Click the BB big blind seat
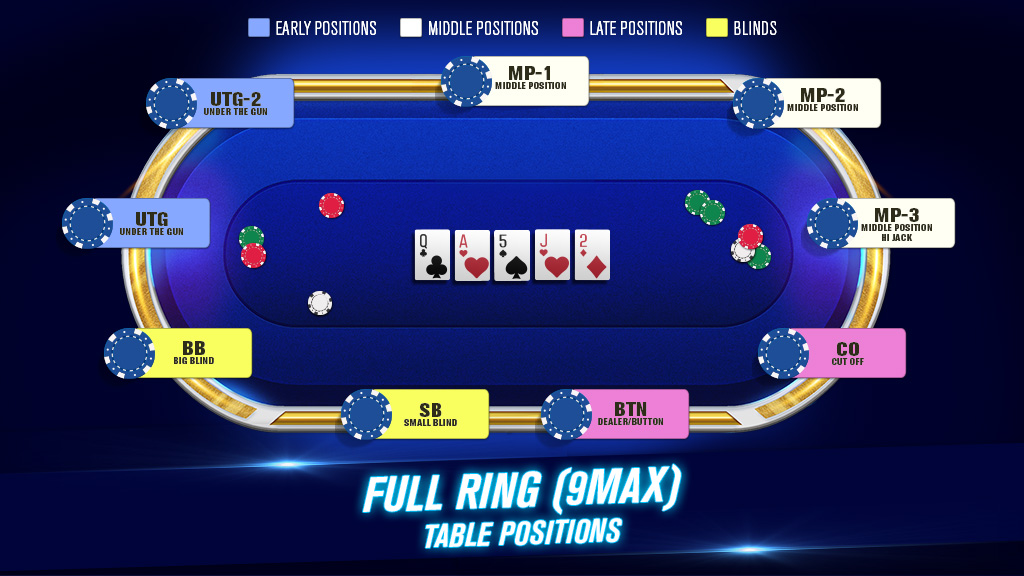1024x576 pixels. (193, 353)
